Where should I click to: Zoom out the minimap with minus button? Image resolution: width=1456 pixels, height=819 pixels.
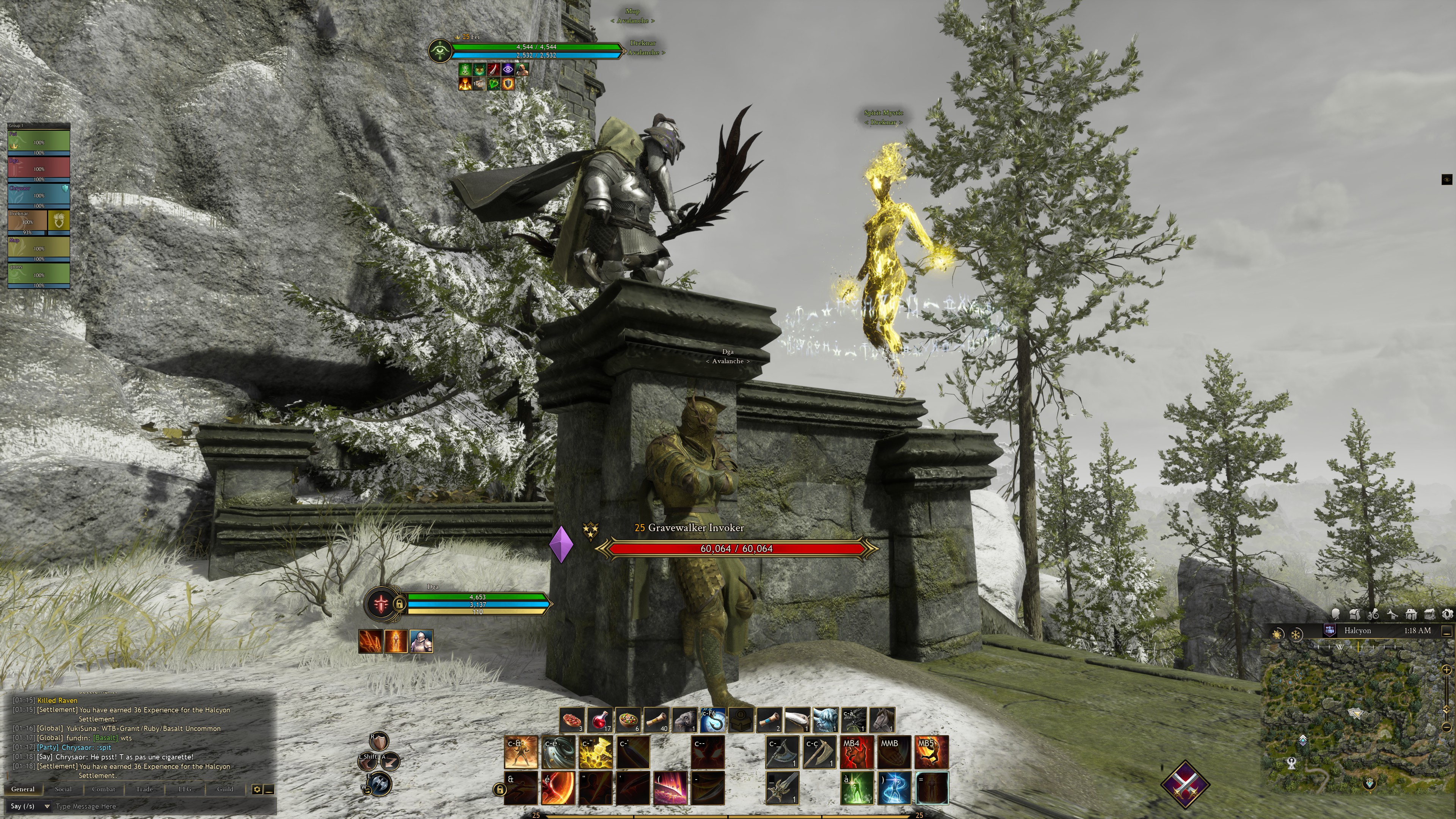pyautogui.click(x=1446, y=727)
